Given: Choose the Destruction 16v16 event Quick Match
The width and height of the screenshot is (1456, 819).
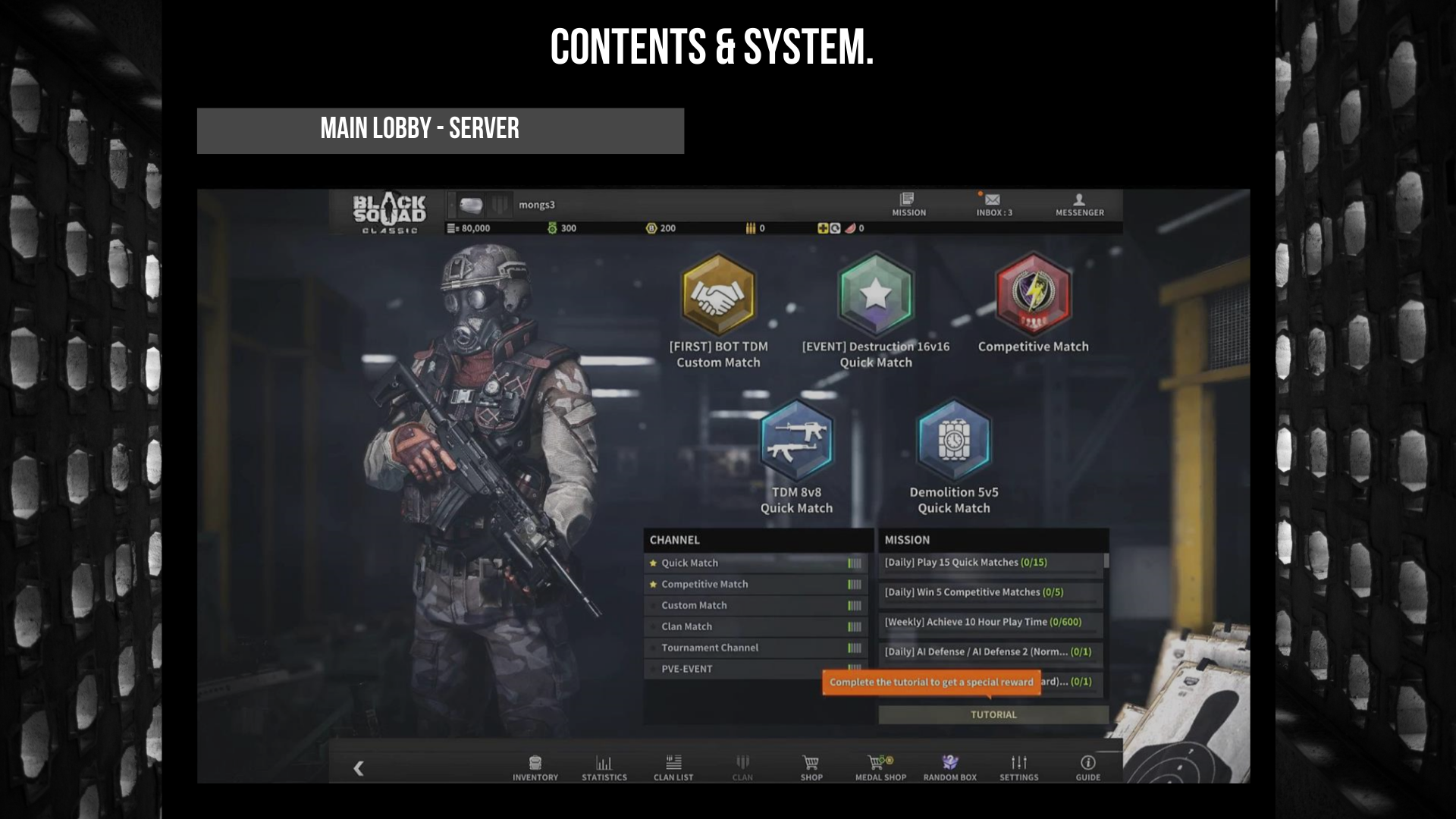Looking at the screenshot, I should coord(875,295).
